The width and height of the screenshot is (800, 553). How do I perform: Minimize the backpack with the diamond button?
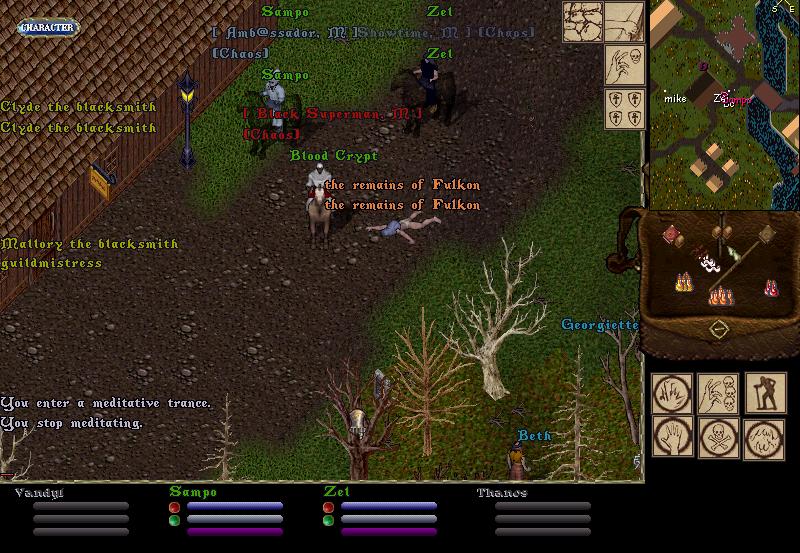point(718,329)
